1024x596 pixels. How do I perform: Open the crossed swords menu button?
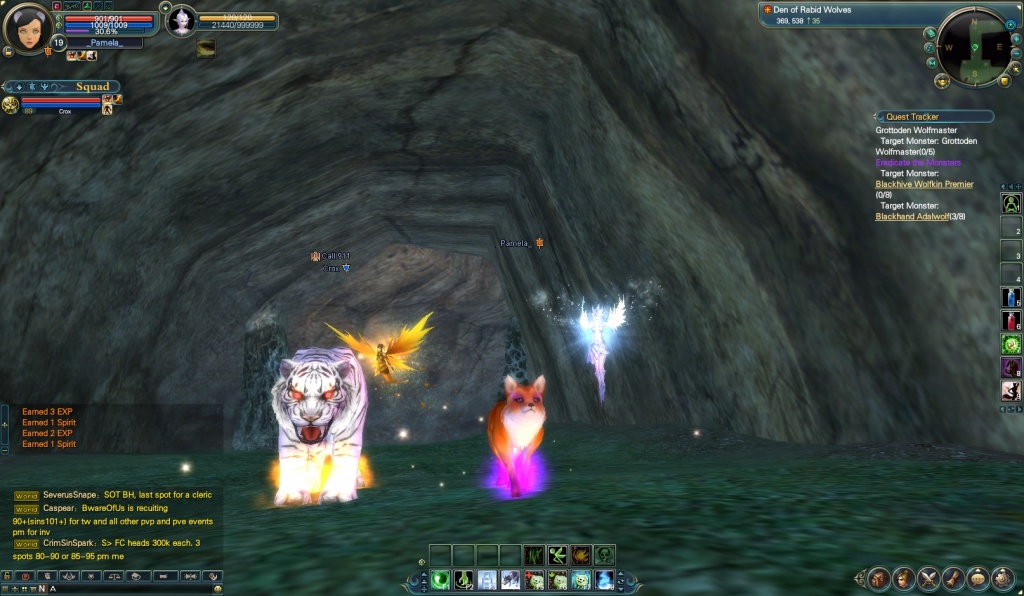pos(929,578)
